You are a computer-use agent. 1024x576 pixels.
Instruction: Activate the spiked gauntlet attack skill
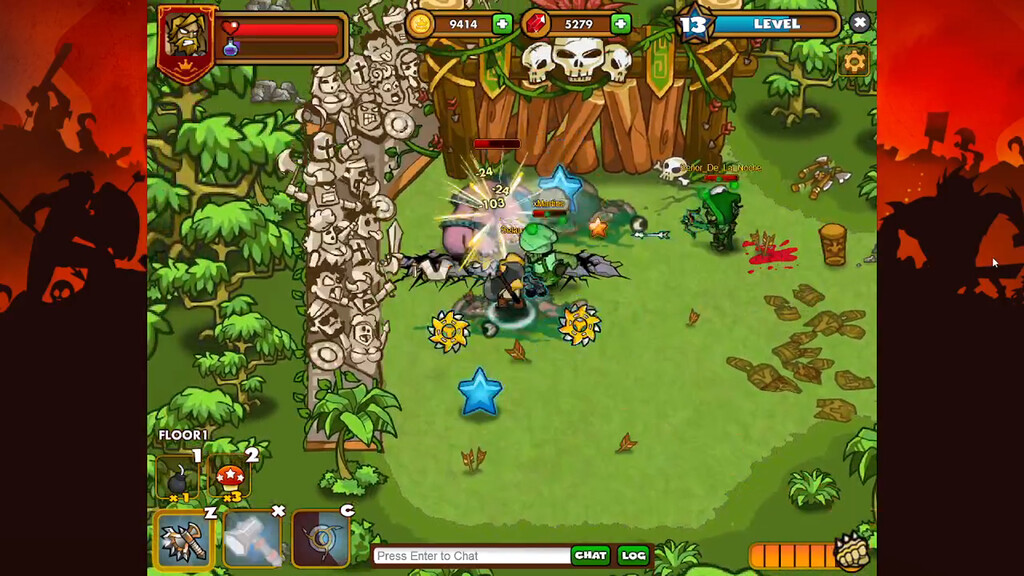183,539
